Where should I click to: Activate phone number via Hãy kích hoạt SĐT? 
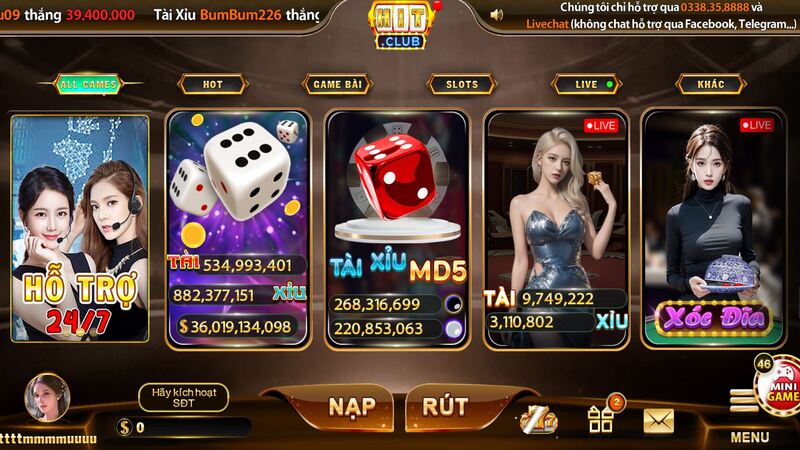(x=183, y=397)
